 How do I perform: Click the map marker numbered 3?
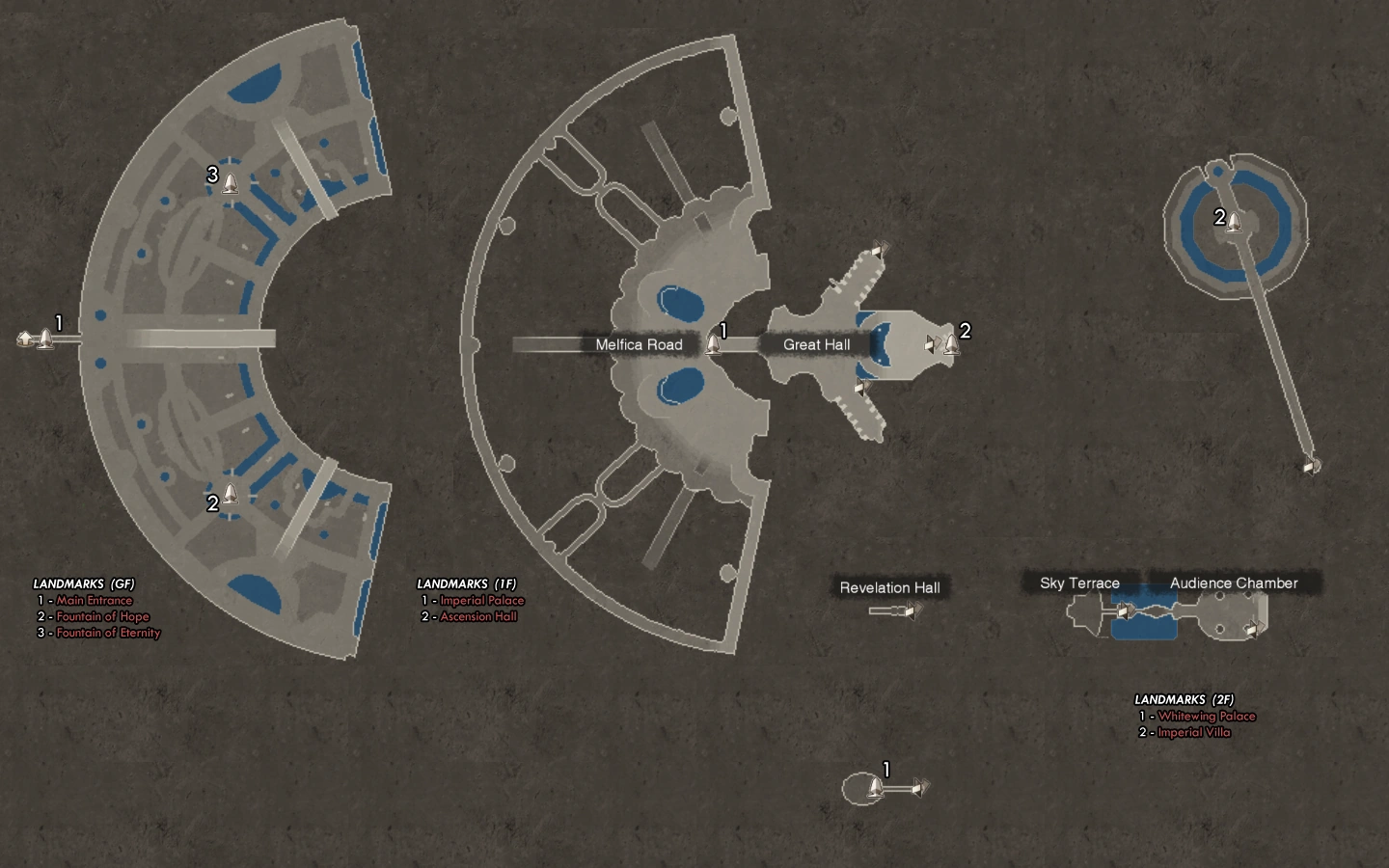coord(230,181)
